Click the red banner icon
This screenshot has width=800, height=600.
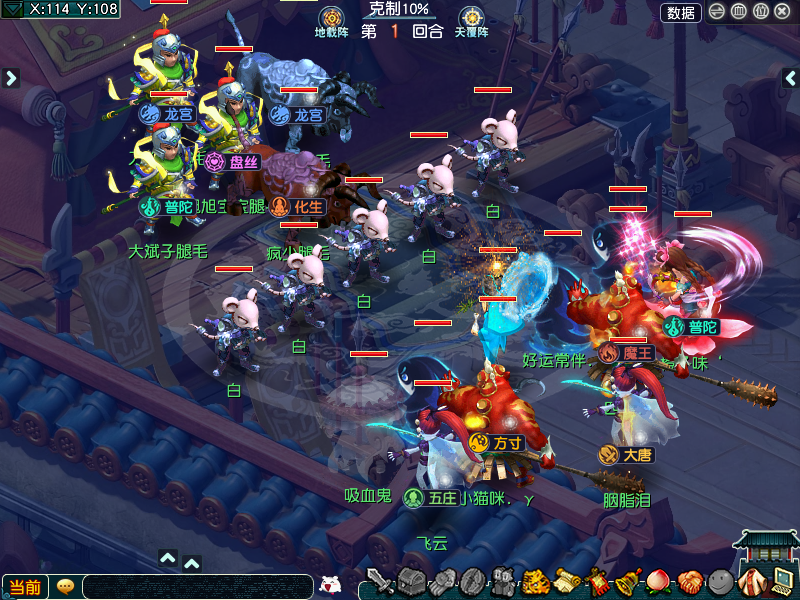[x=598, y=581]
